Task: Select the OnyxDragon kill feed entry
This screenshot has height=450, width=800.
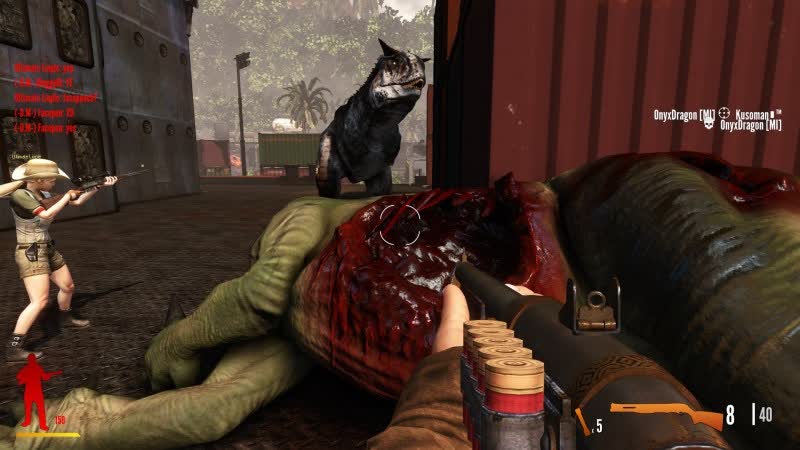Action: pos(716,120)
